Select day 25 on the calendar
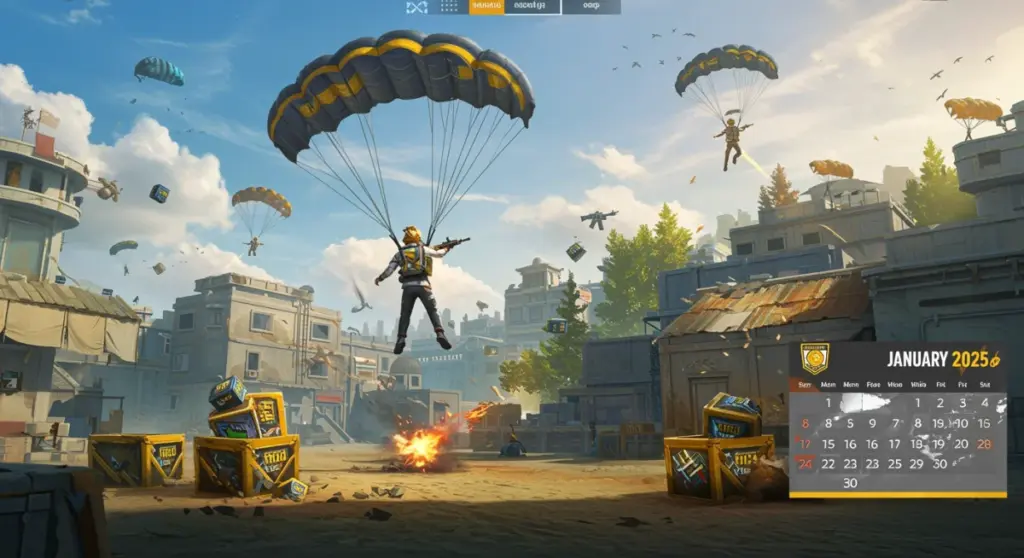The width and height of the screenshot is (1024, 558). tap(894, 464)
